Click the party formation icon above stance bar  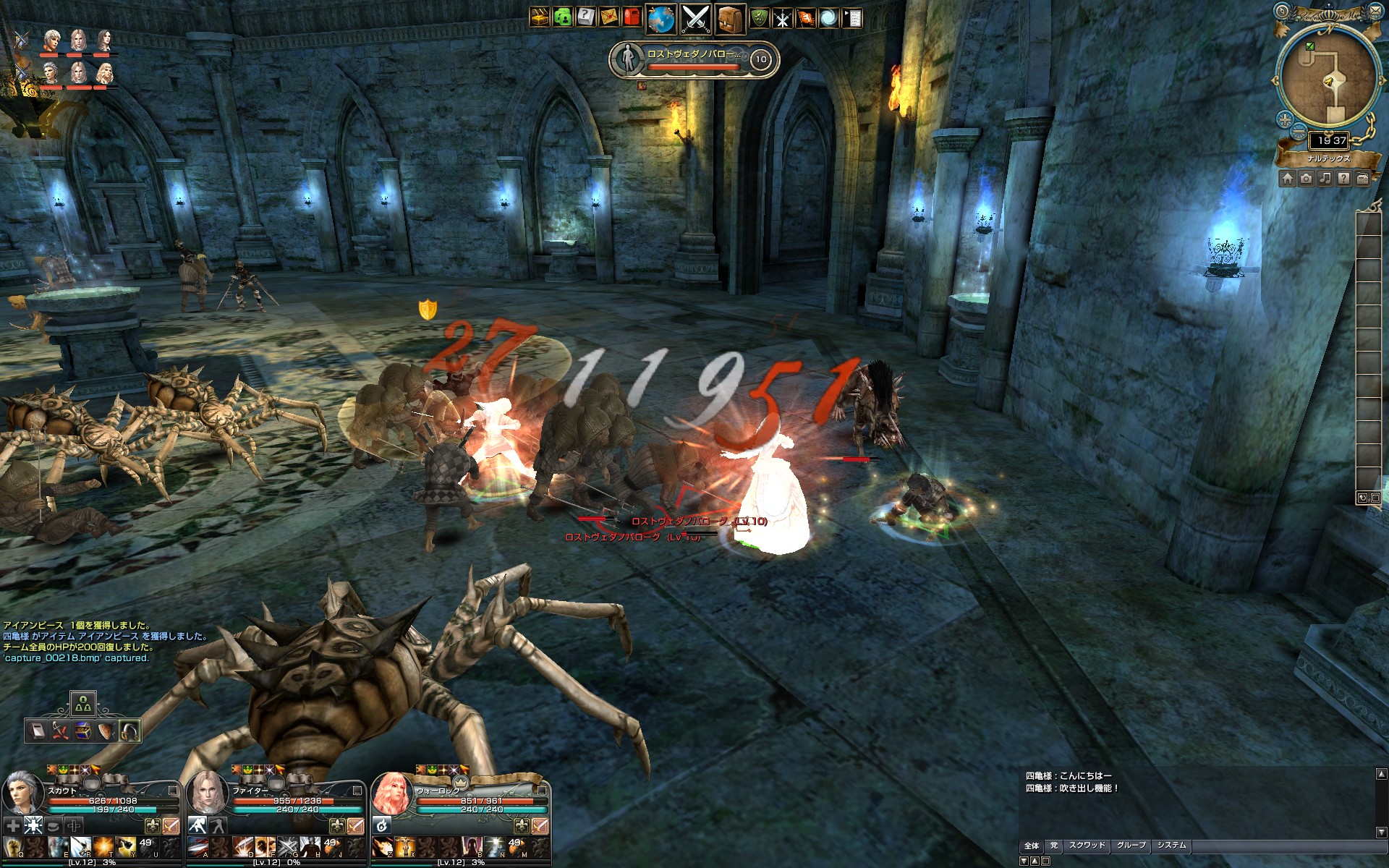pyautogui.click(x=83, y=703)
